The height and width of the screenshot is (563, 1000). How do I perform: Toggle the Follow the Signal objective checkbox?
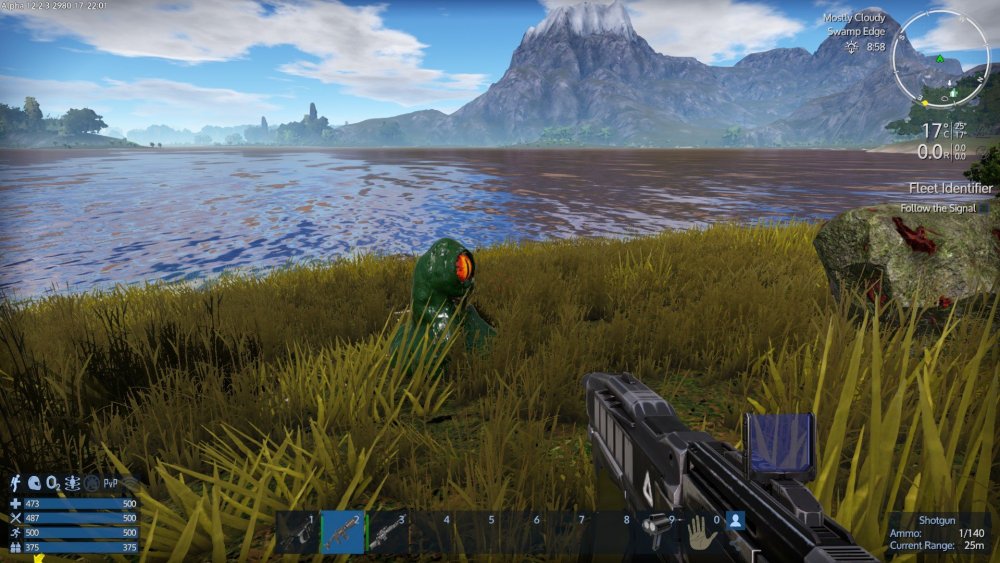tap(984, 208)
